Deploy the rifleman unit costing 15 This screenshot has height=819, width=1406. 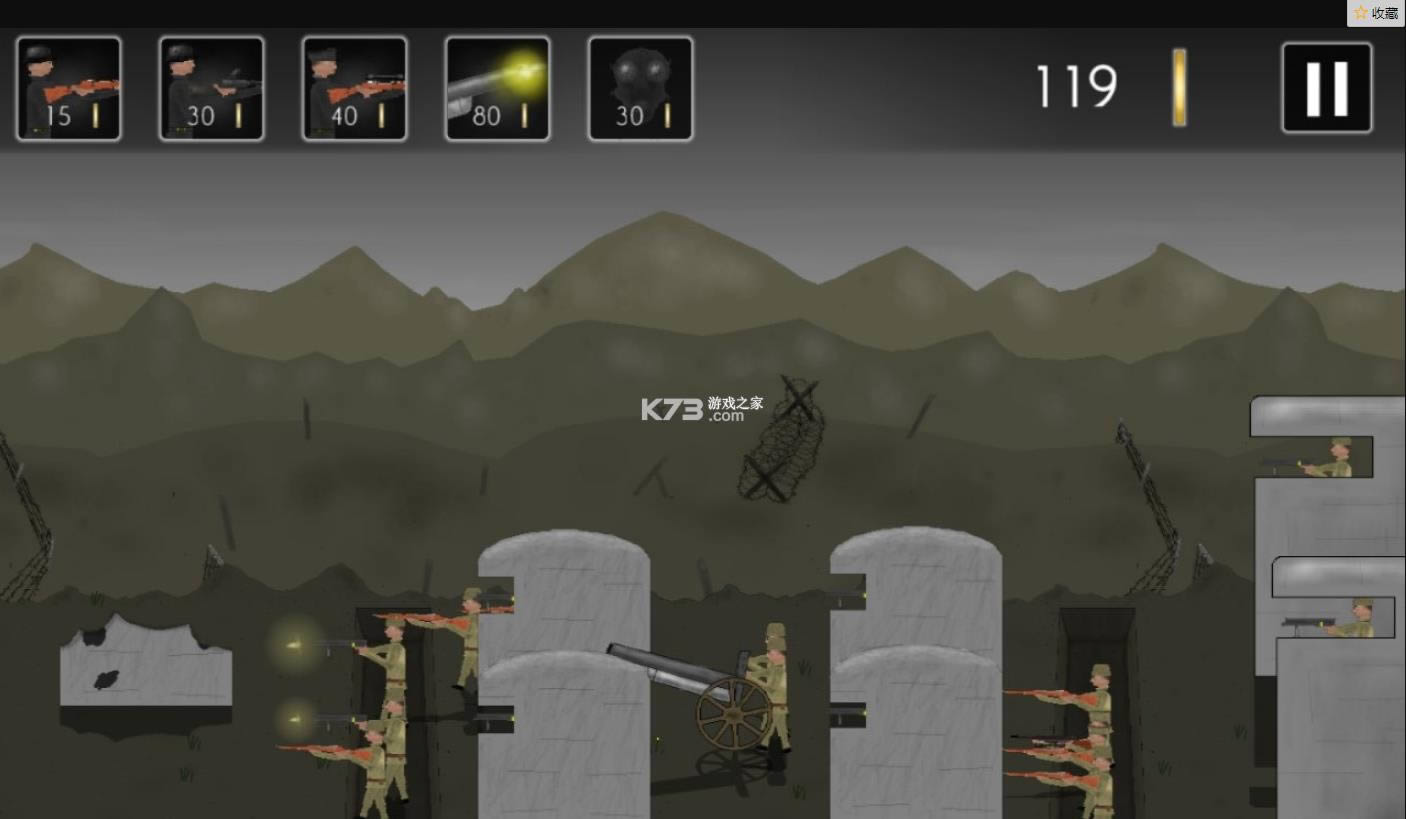click(69, 89)
